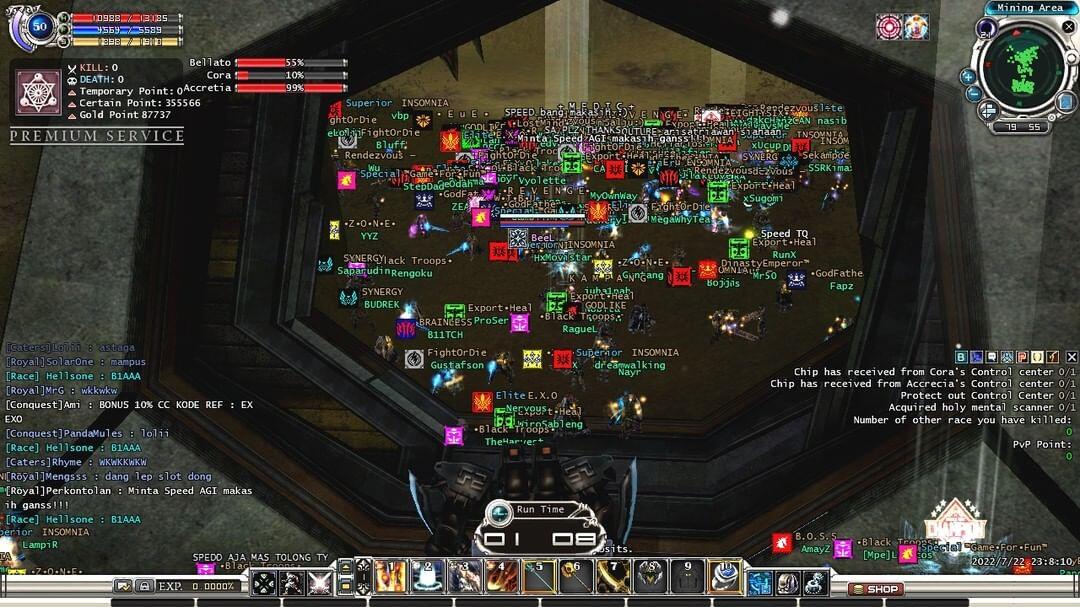Select the staff item in slot 5
1080x607 pixels.
[539, 576]
